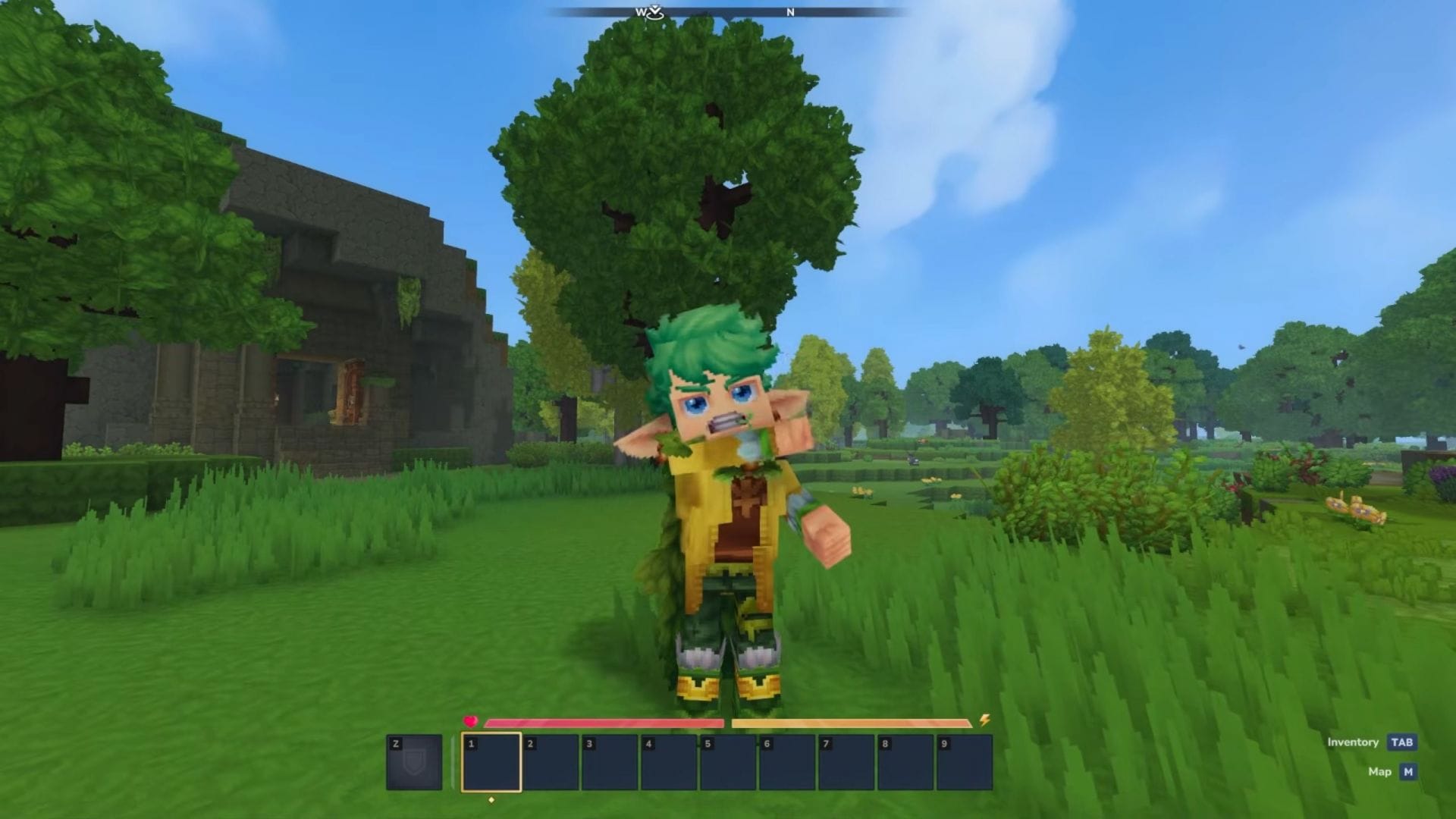
Task: Pick hotbar slot number 3
Action: 610,762
